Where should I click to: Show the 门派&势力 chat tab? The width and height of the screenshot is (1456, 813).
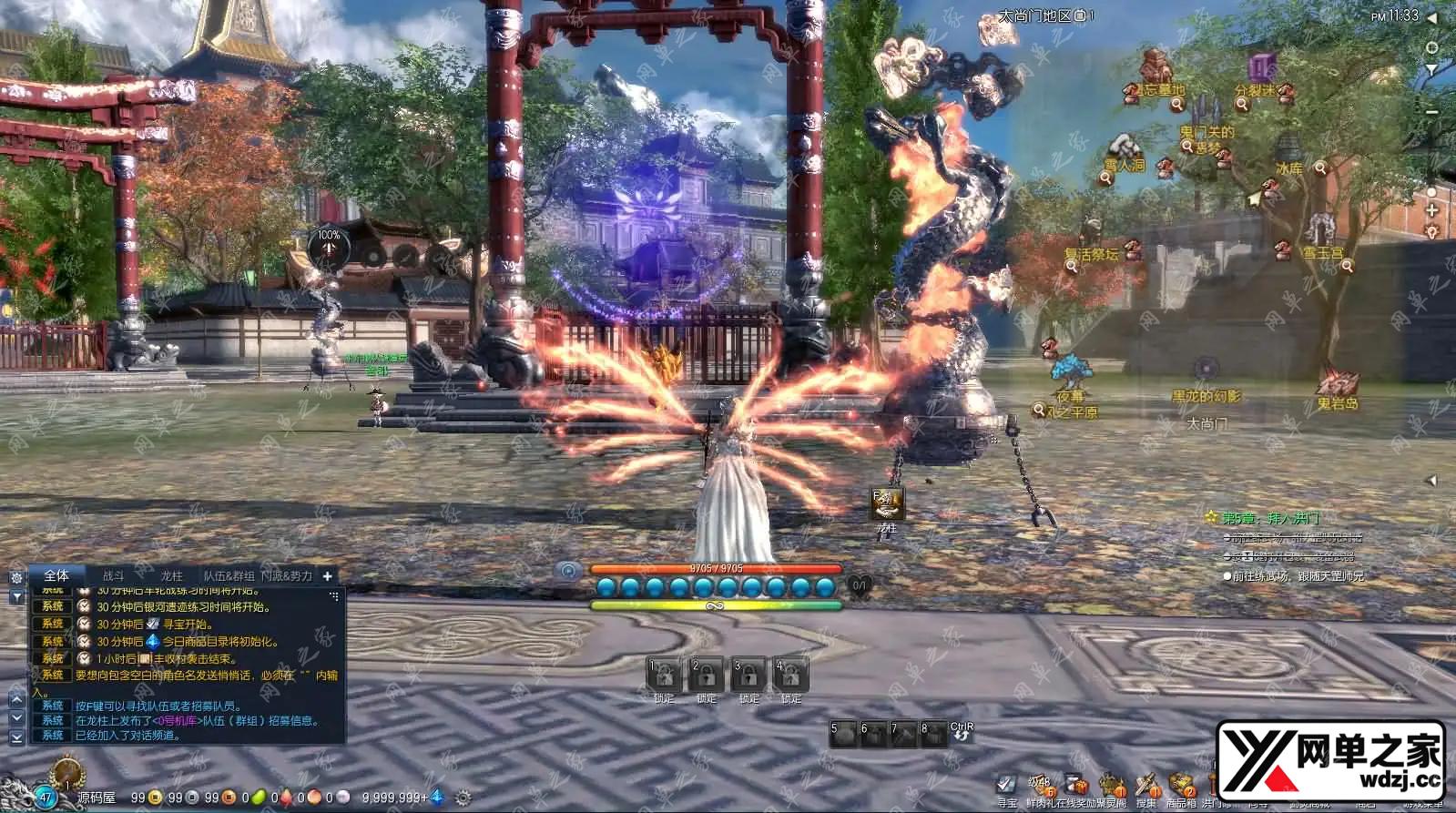pyautogui.click(x=287, y=575)
